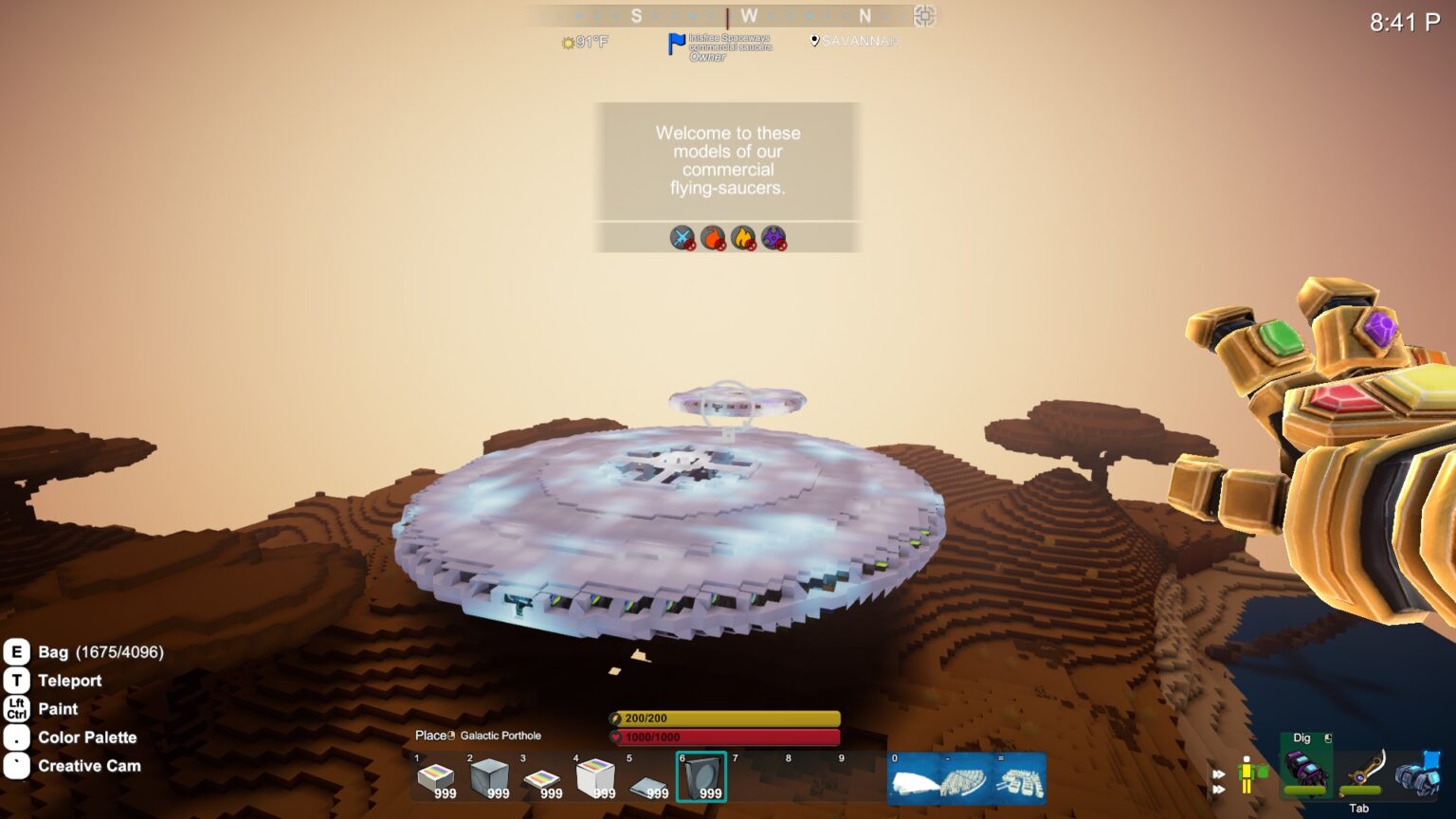Choose the curved grid blueprint in the minus slot
1456x819 pixels.
tap(967, 779)
